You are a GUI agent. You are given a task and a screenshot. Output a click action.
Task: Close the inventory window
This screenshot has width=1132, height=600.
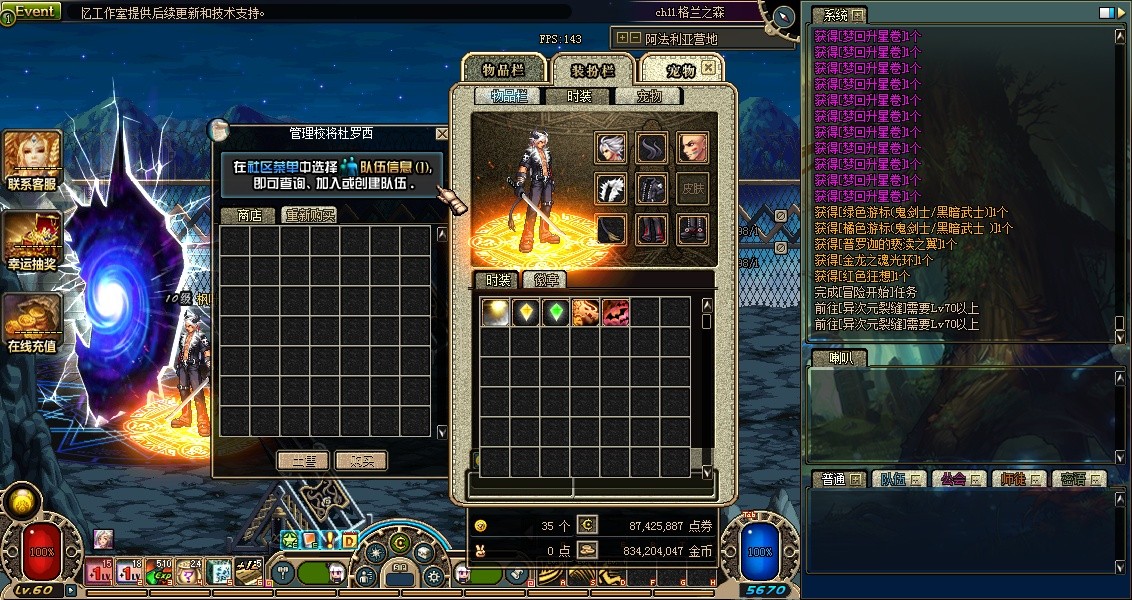(x=709, y=68)
